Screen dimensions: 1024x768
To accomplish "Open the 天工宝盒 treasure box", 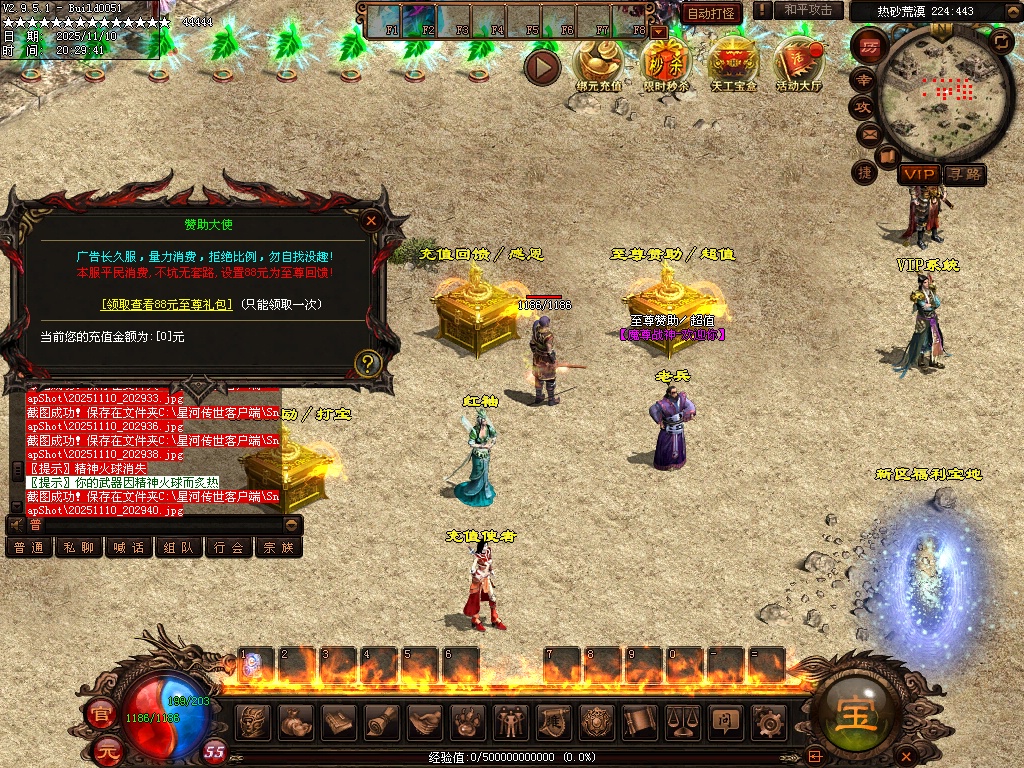I will click(734, 62).
